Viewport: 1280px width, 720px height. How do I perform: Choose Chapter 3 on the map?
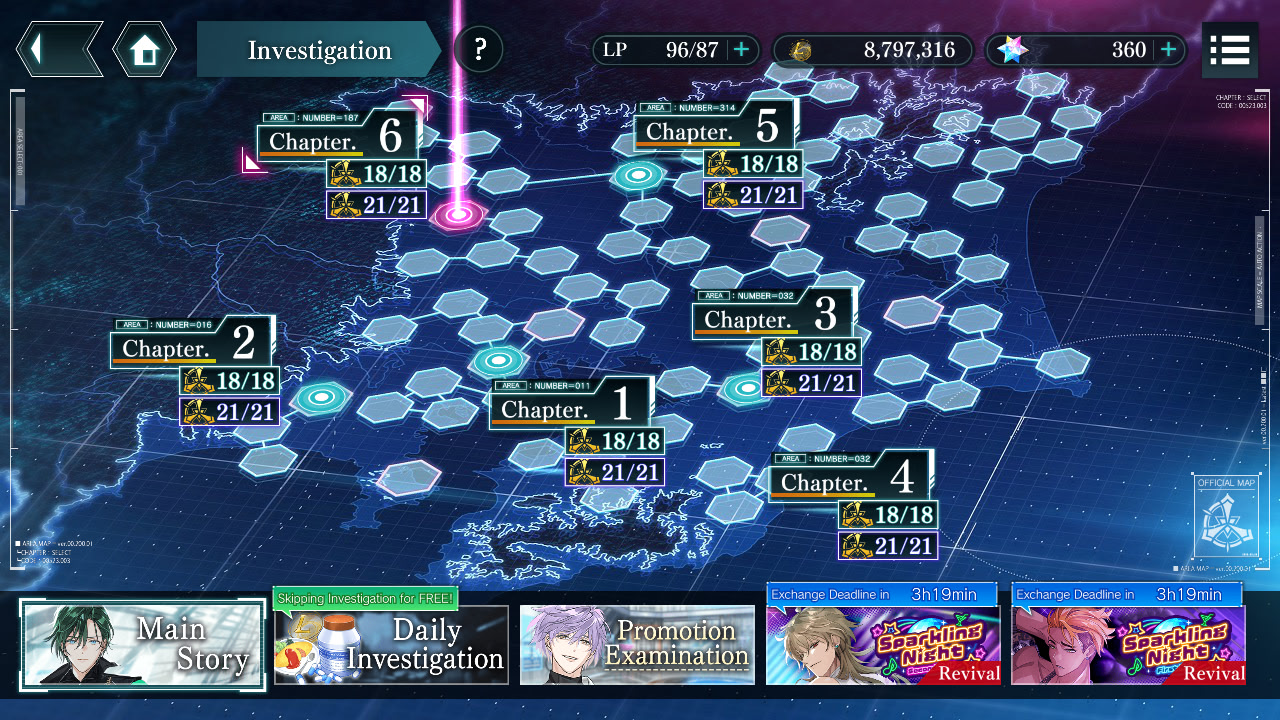[772, 315]
